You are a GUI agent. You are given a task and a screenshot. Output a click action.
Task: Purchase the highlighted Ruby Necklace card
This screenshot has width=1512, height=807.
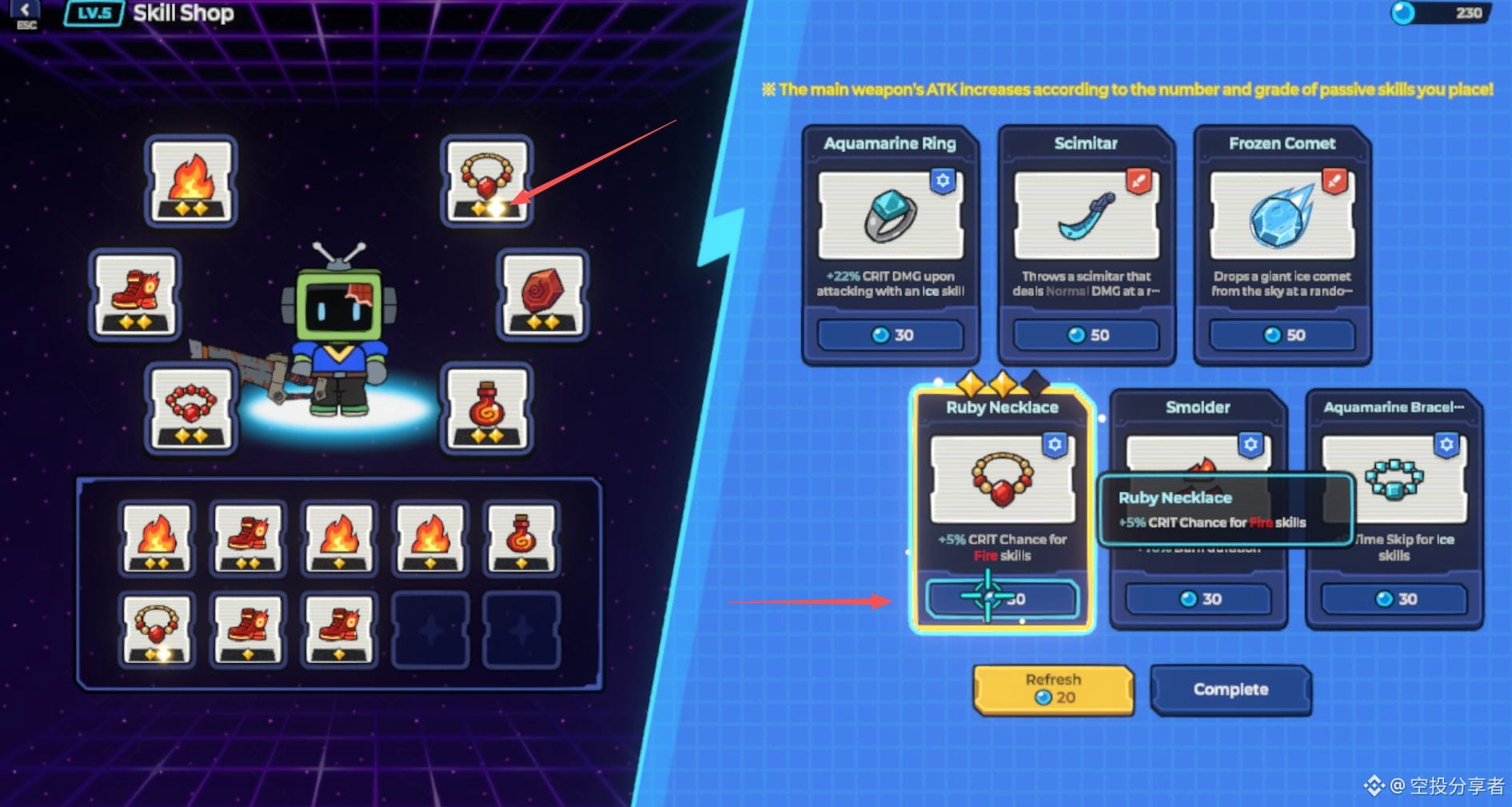click(1002, 599)
